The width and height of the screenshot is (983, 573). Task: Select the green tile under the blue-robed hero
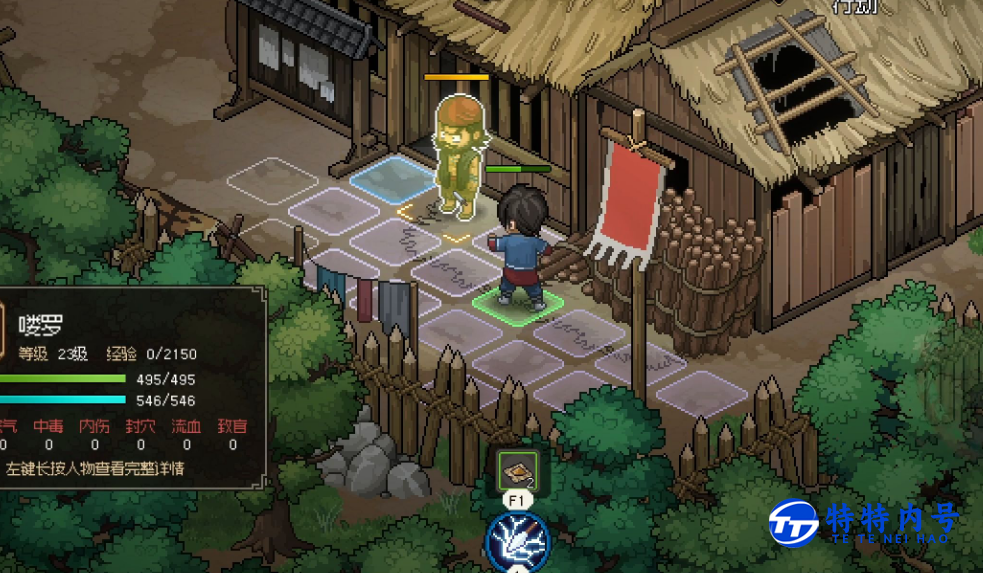(517, 302)
